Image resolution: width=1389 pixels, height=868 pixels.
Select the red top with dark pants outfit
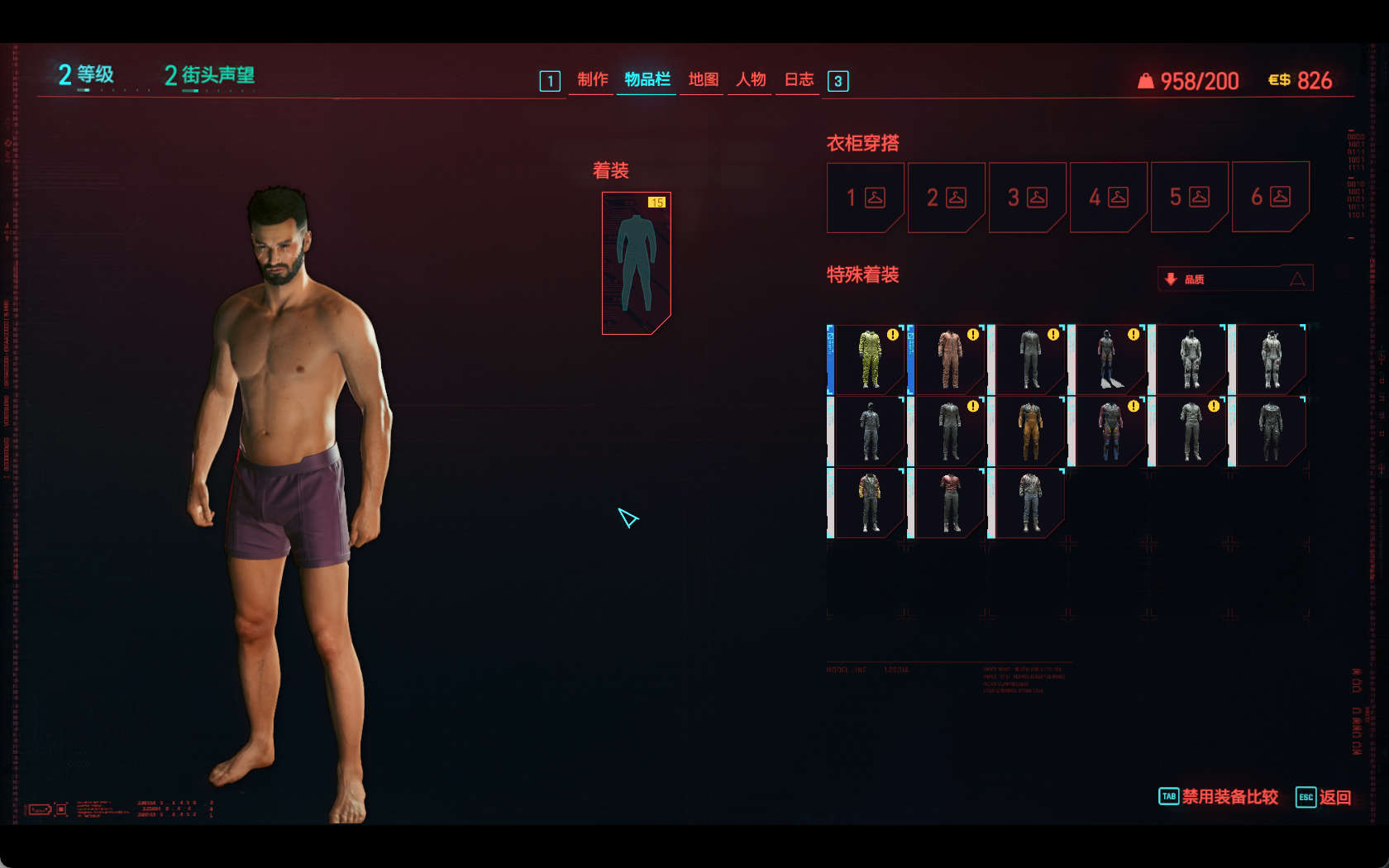[x=949, y=503]
